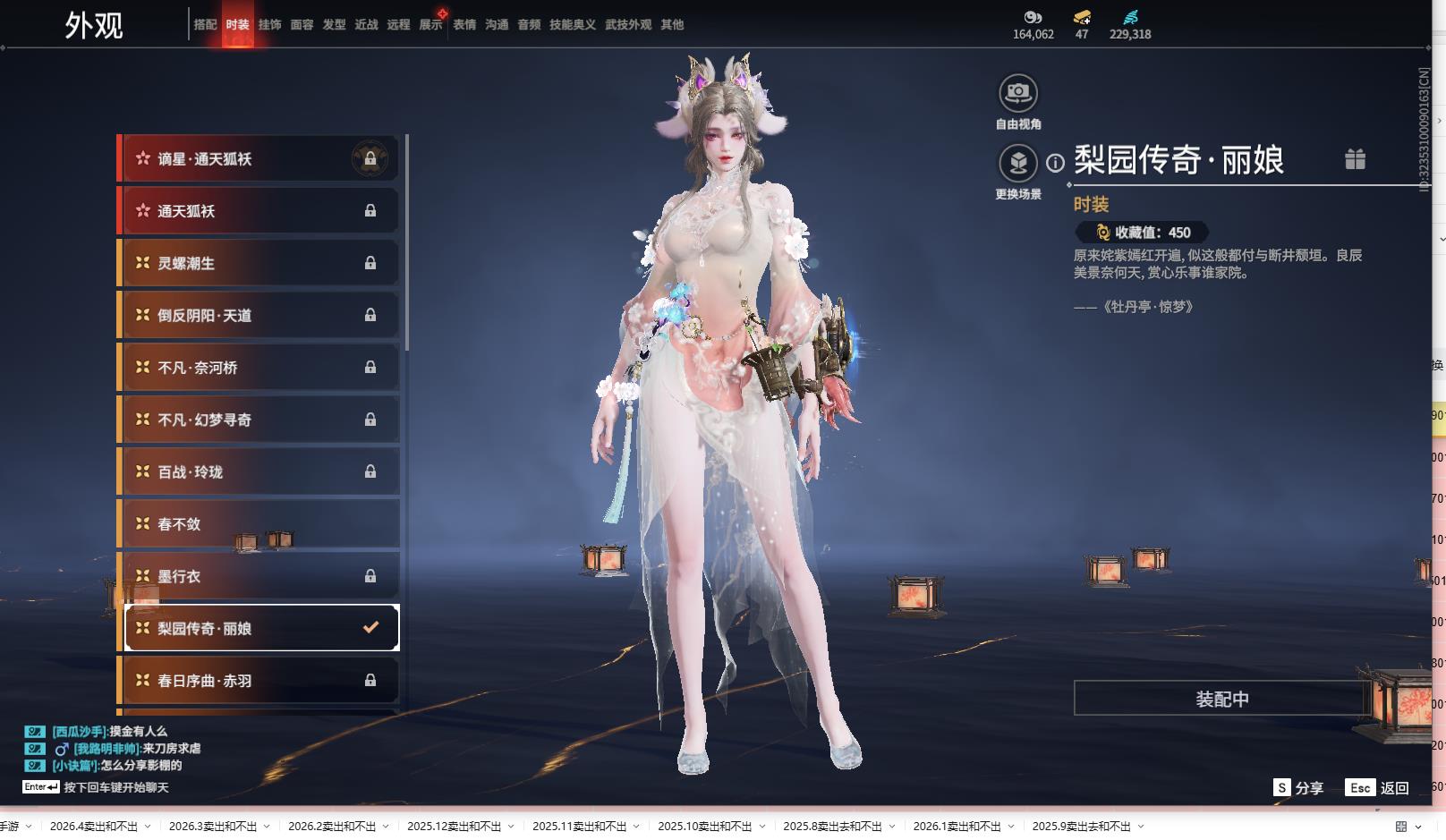Select the 墨行衣 outfit
This screenshot has width=1446, height=840.
259,576
